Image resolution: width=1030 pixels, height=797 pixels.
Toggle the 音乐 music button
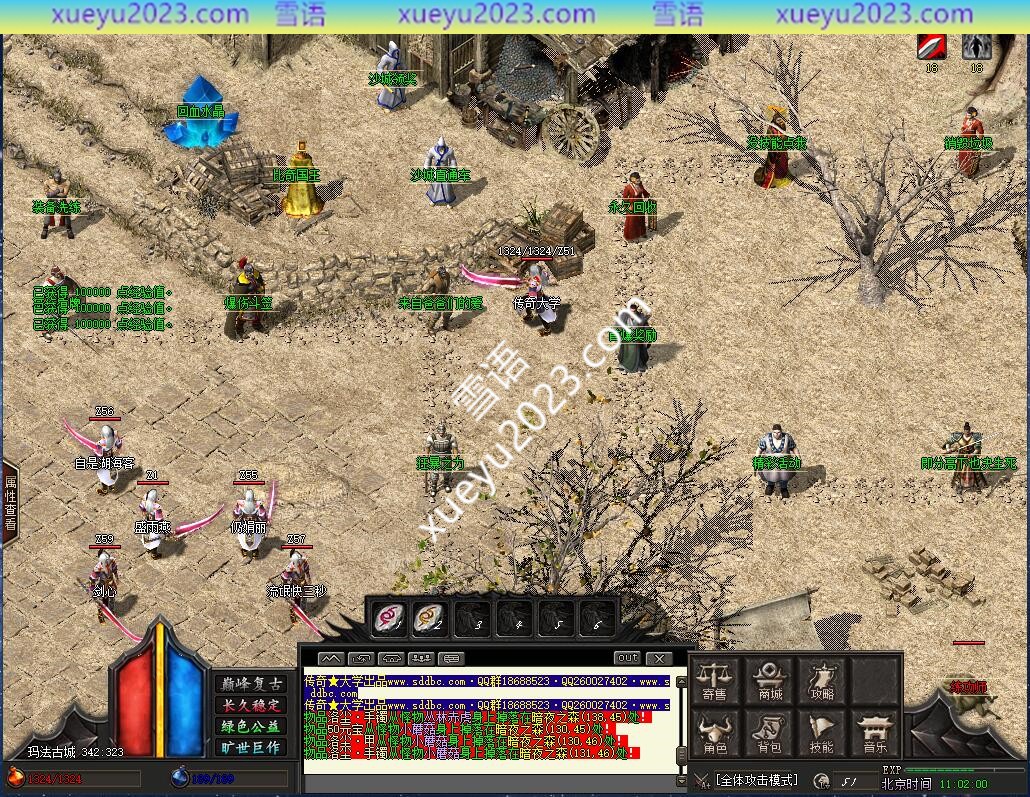874,733
